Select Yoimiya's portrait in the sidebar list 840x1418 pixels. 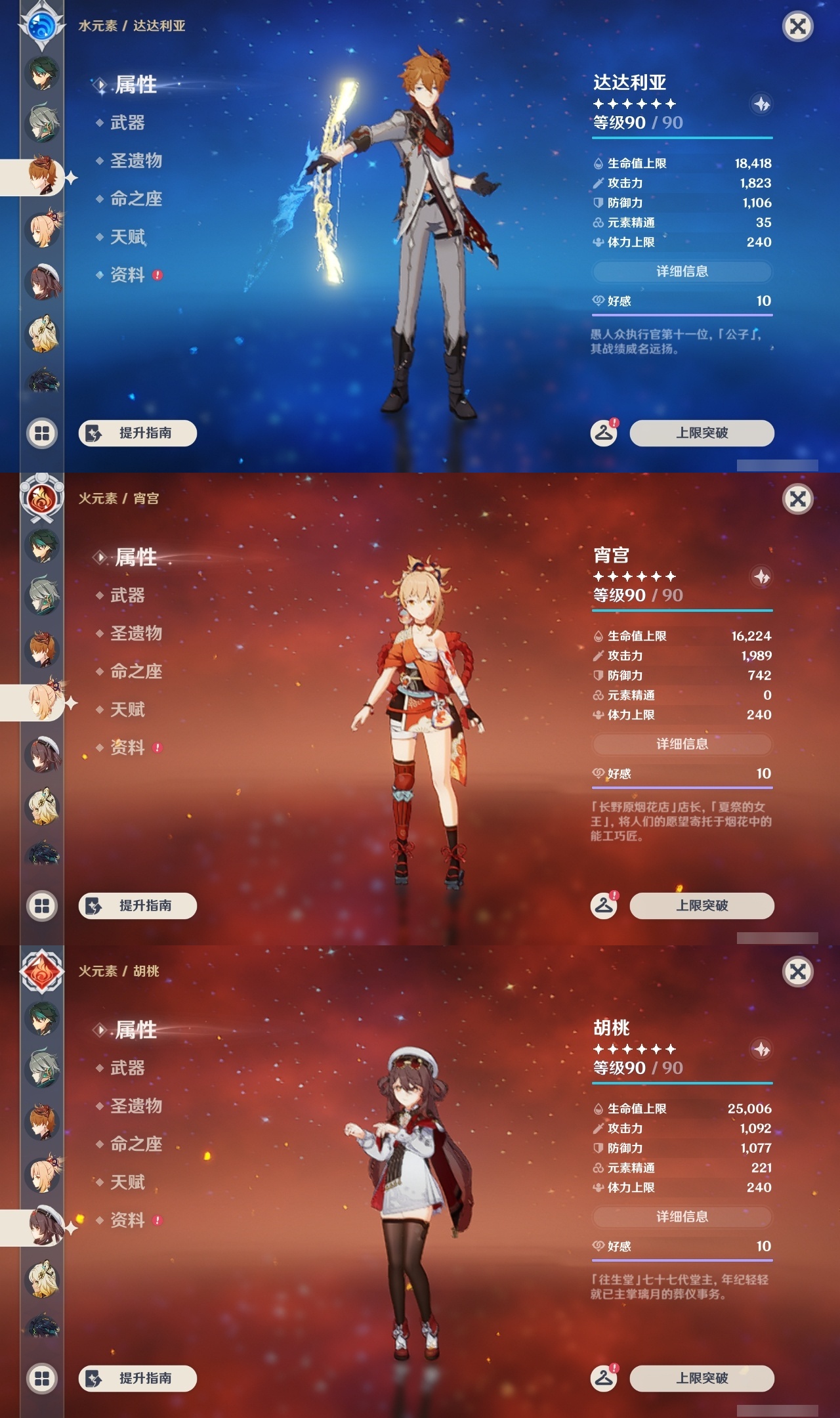point(41,702)
